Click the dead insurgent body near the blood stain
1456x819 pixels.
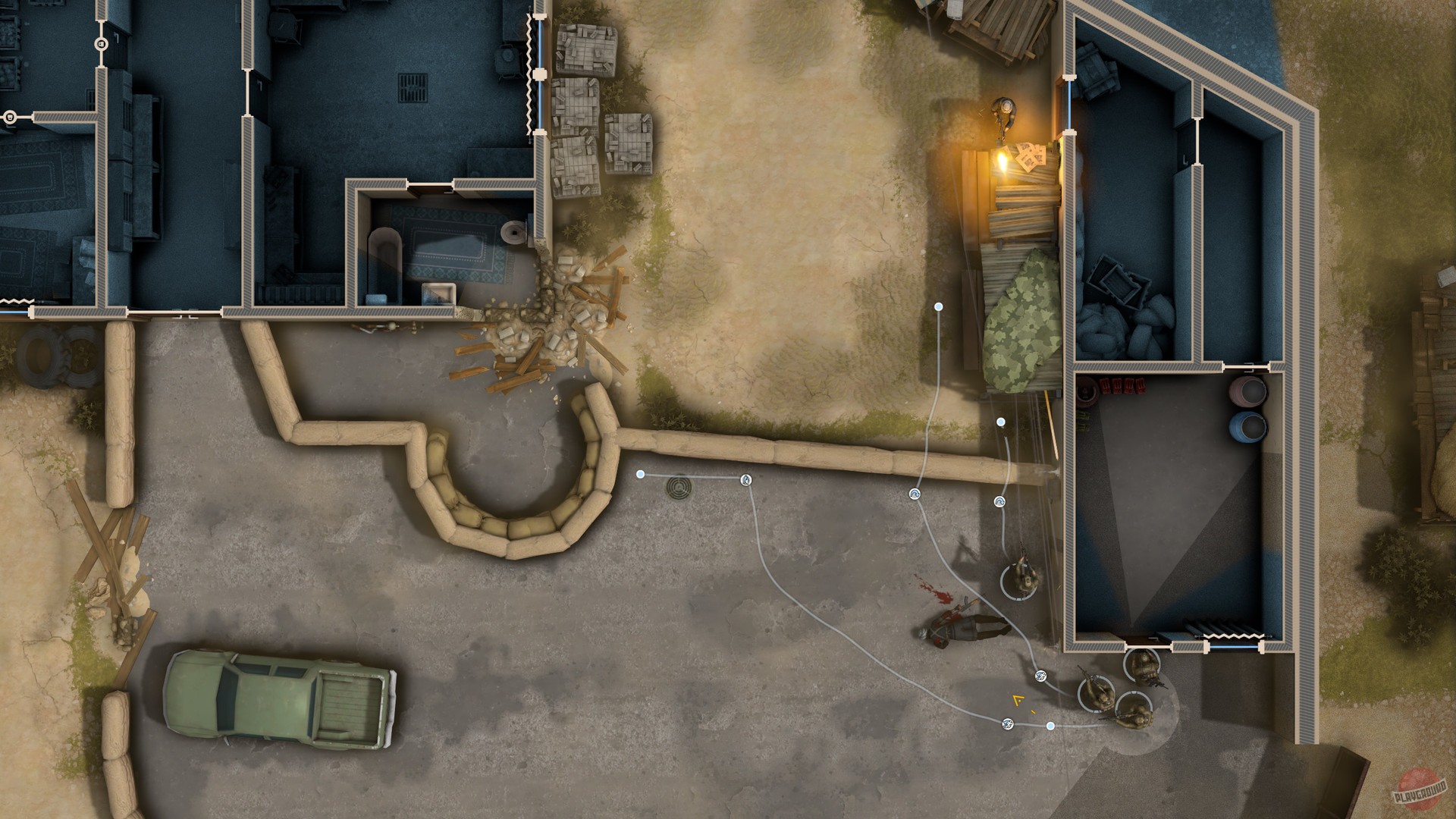[x=961, y=629]
